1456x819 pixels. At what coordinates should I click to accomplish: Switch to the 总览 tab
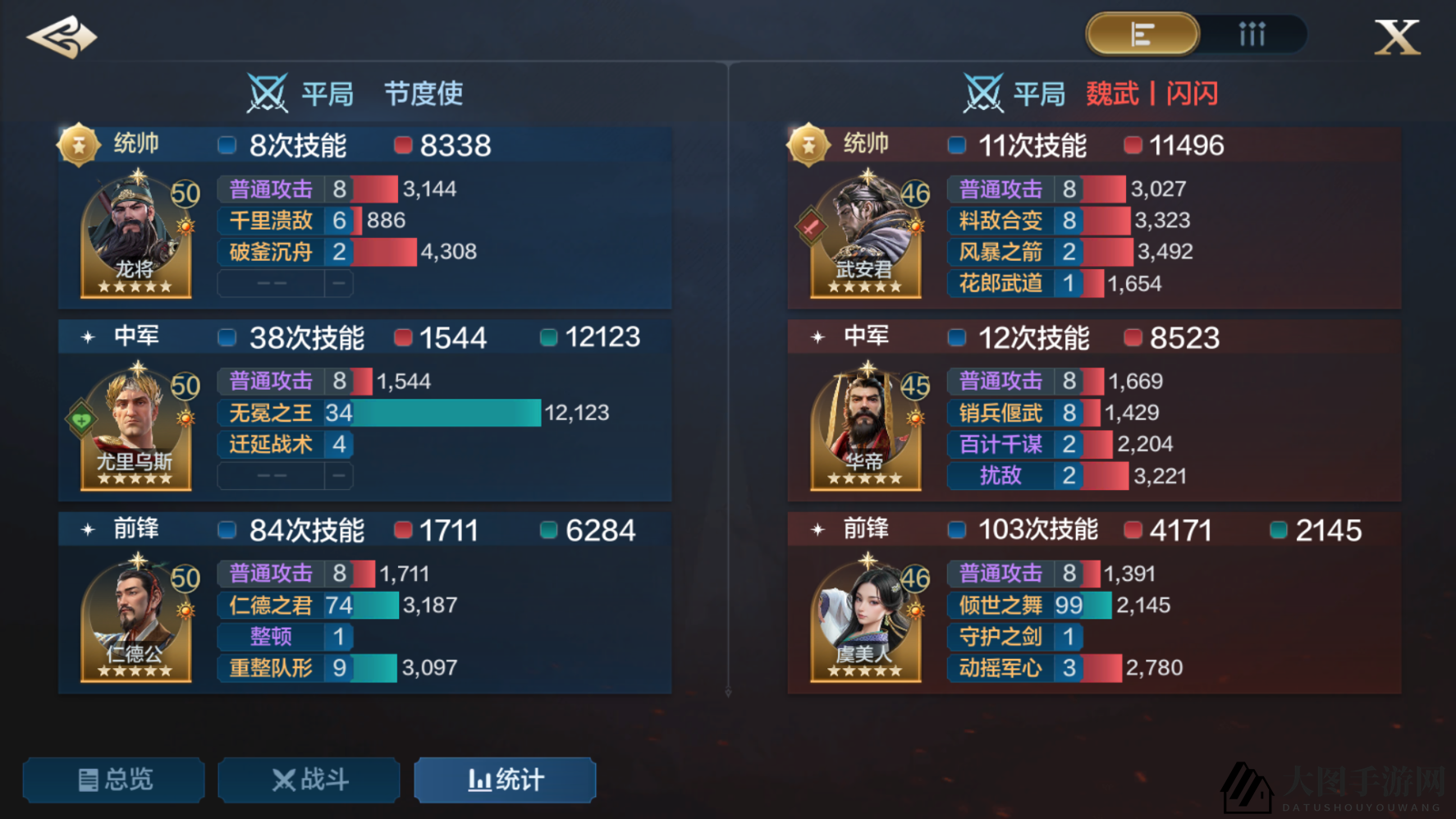coord(113,780)
